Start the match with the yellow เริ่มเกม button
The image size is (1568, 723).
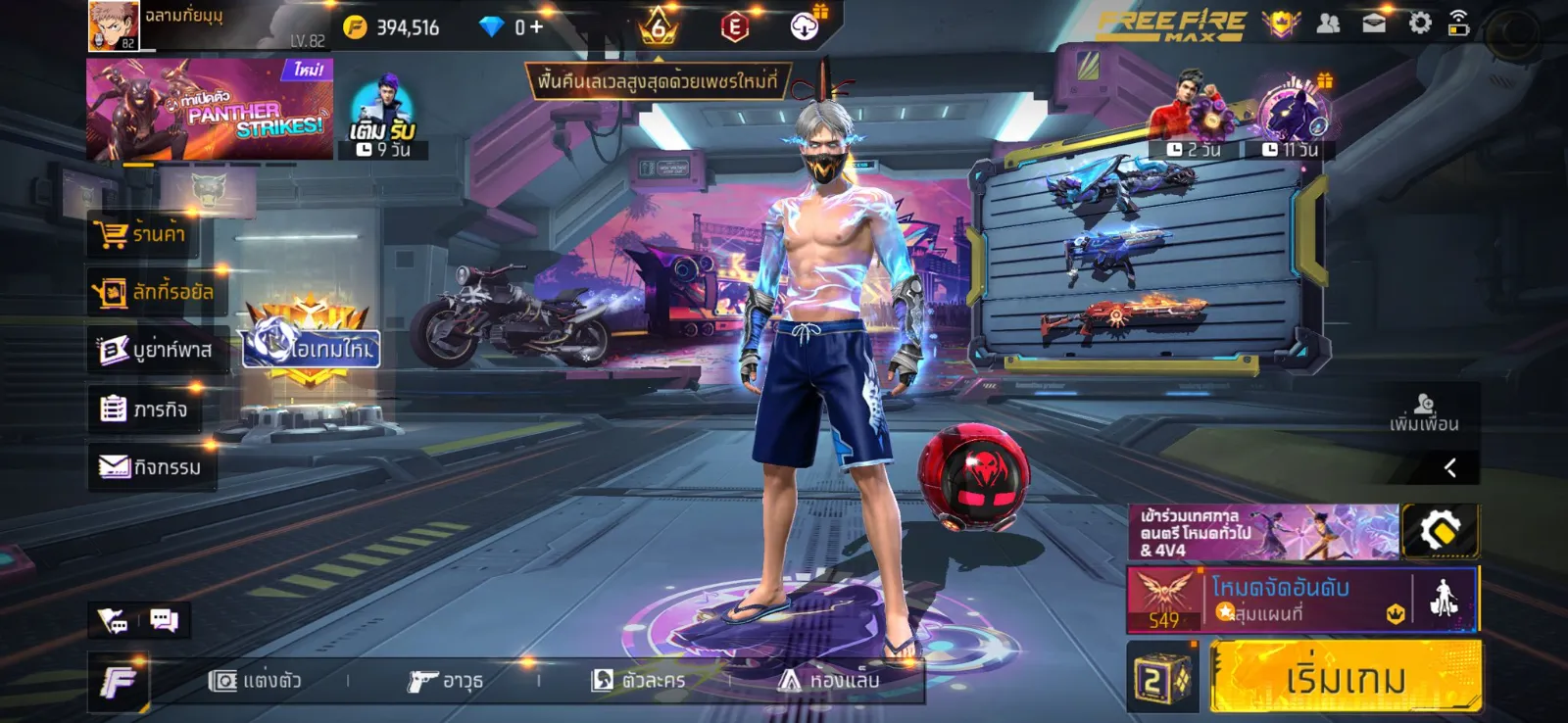1345,677
